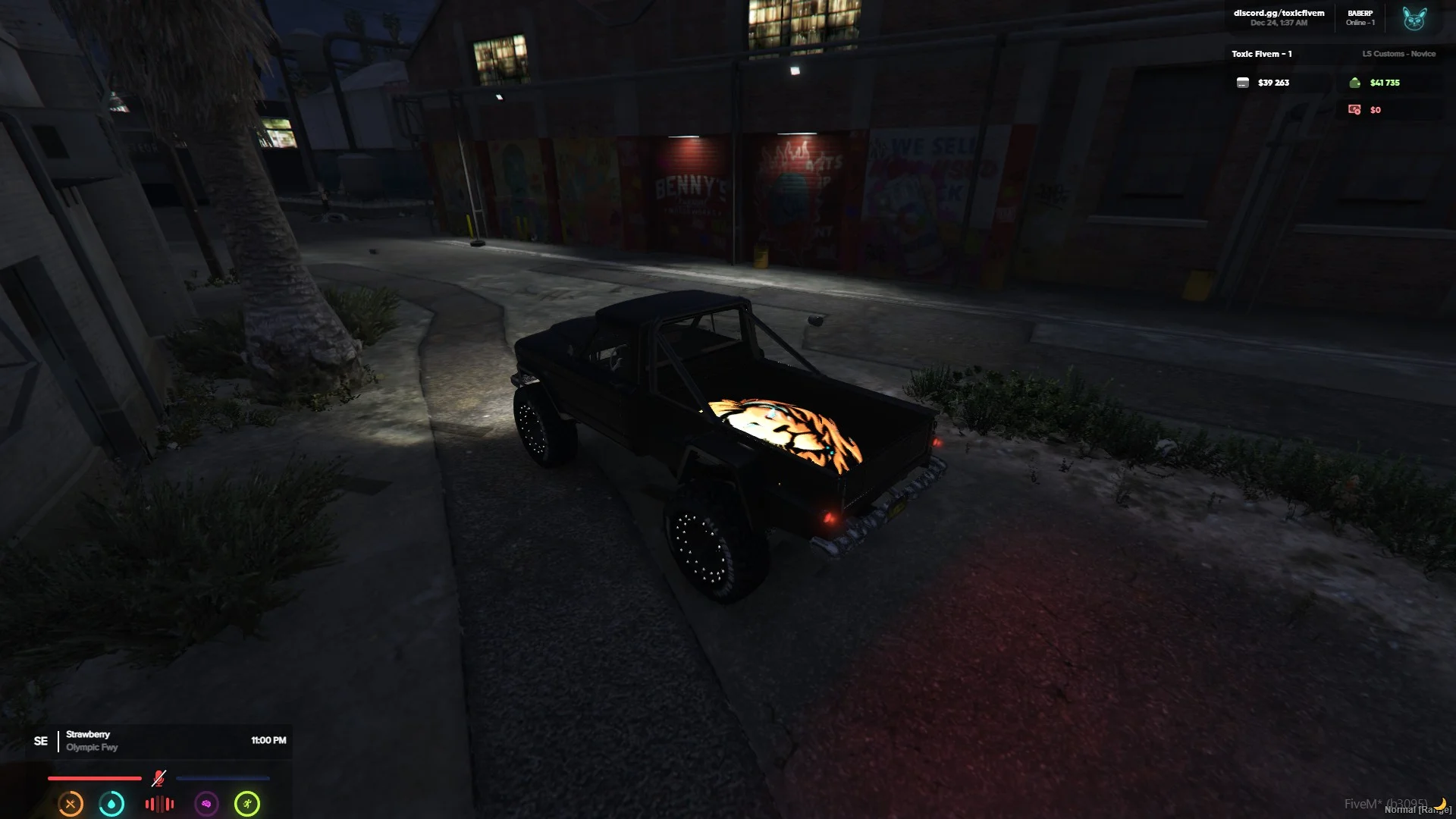Select the thirst water drop icon
This screenshot has width=1456, height=819.
pyautogui.click(x=111, y=804)
